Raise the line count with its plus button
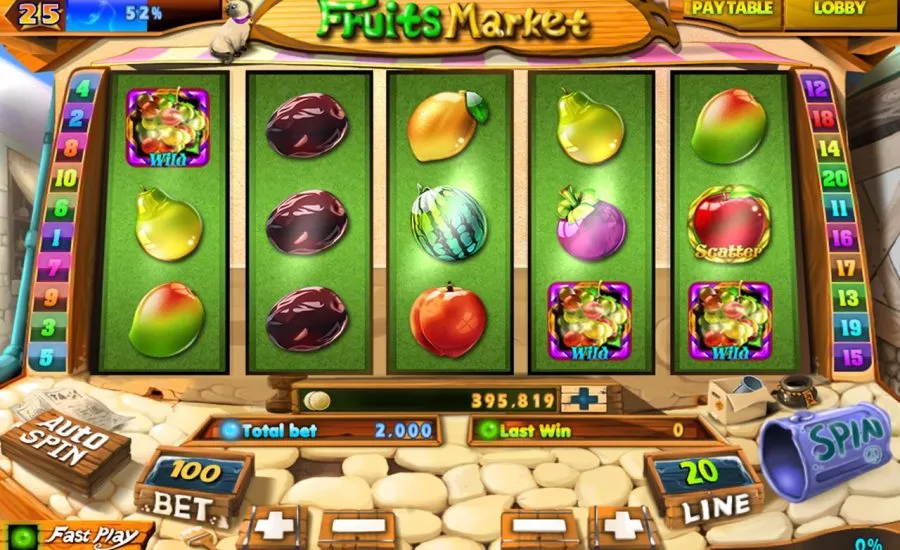900x550 pixels. (622, 526)
